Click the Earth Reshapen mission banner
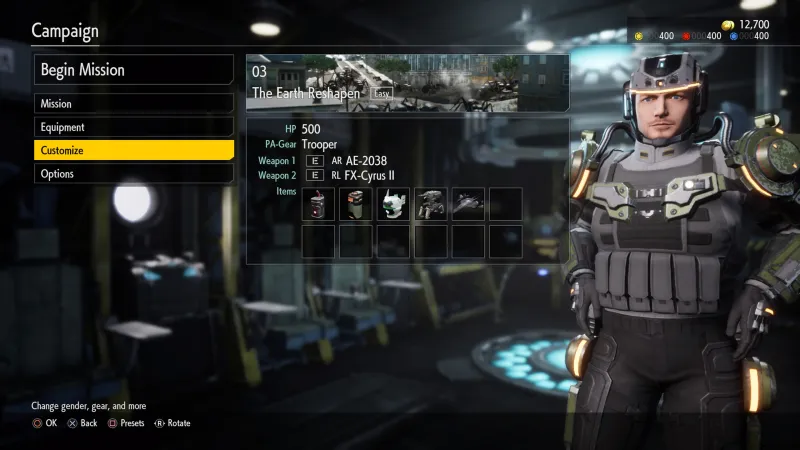Viewport: 800px width, 450px height. click(x=407, y=81)
